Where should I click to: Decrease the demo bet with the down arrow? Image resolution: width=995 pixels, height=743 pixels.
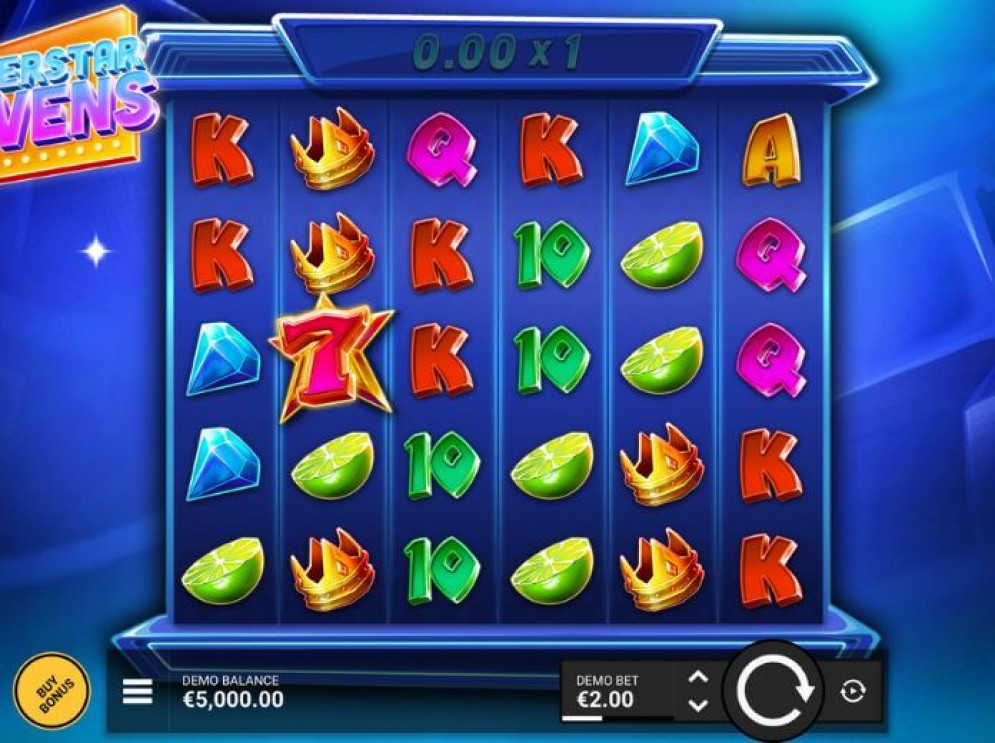coord(698,704)
